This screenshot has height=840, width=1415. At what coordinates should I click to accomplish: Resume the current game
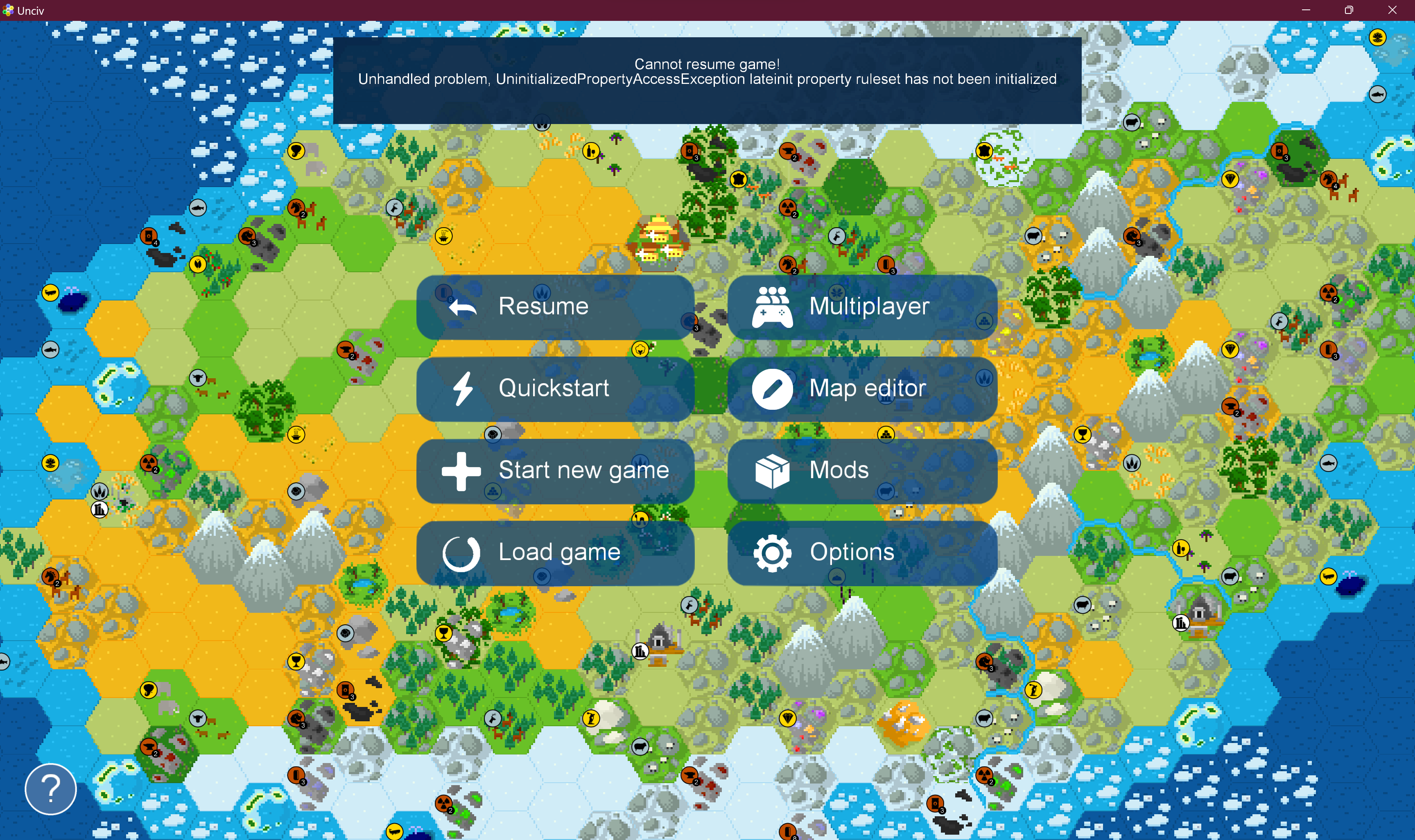[x=555, y=307]
